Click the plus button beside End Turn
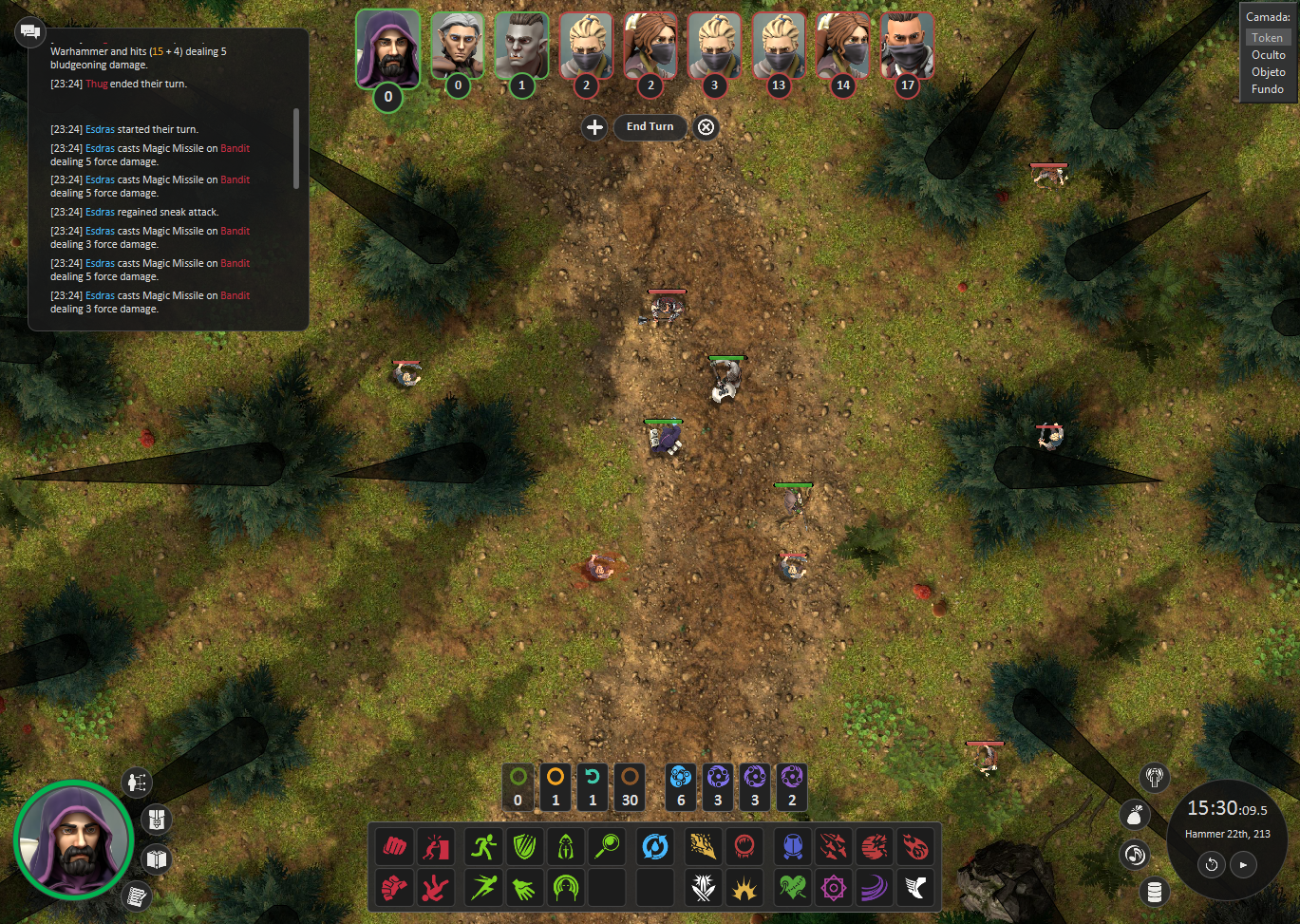The height and width of the screenshot is (924, 1300). pyautogui.click(x=594, y=127)
